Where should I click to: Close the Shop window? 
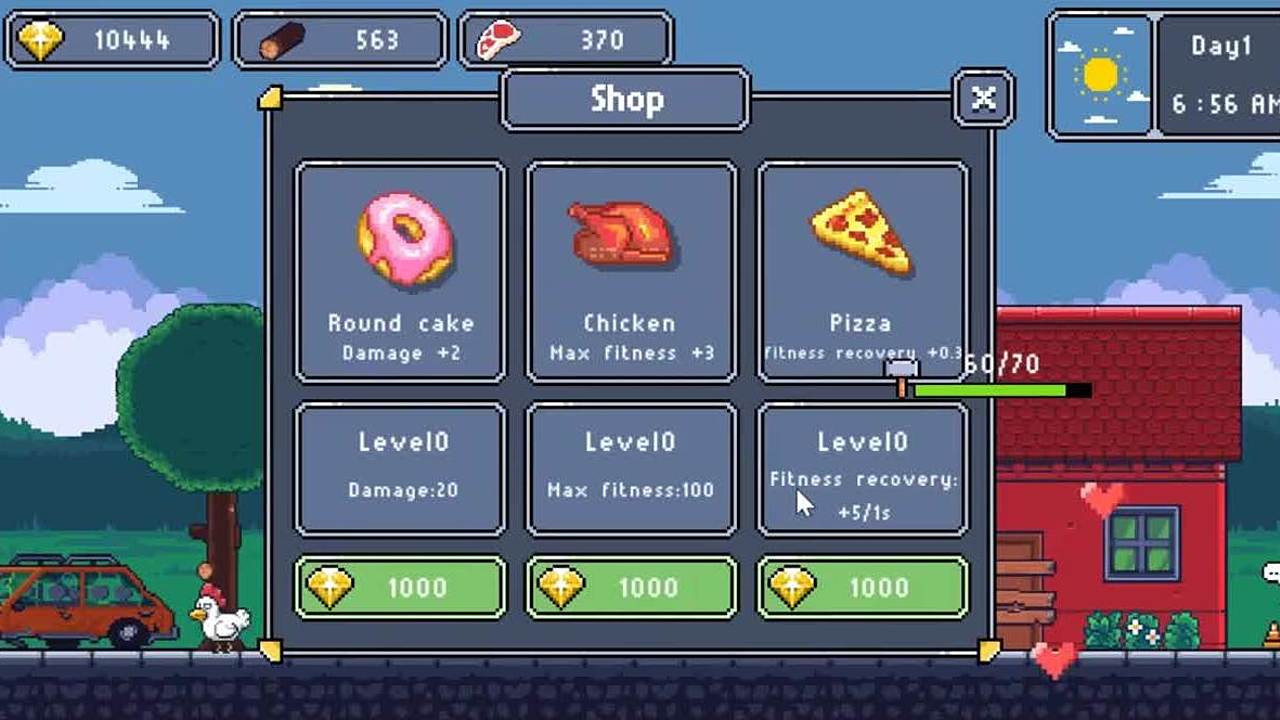[983, 98]
